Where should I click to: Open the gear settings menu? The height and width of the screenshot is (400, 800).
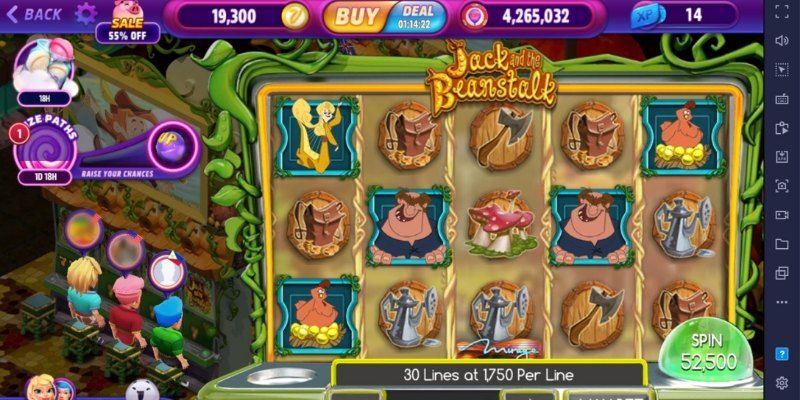(x=85, y=14)
